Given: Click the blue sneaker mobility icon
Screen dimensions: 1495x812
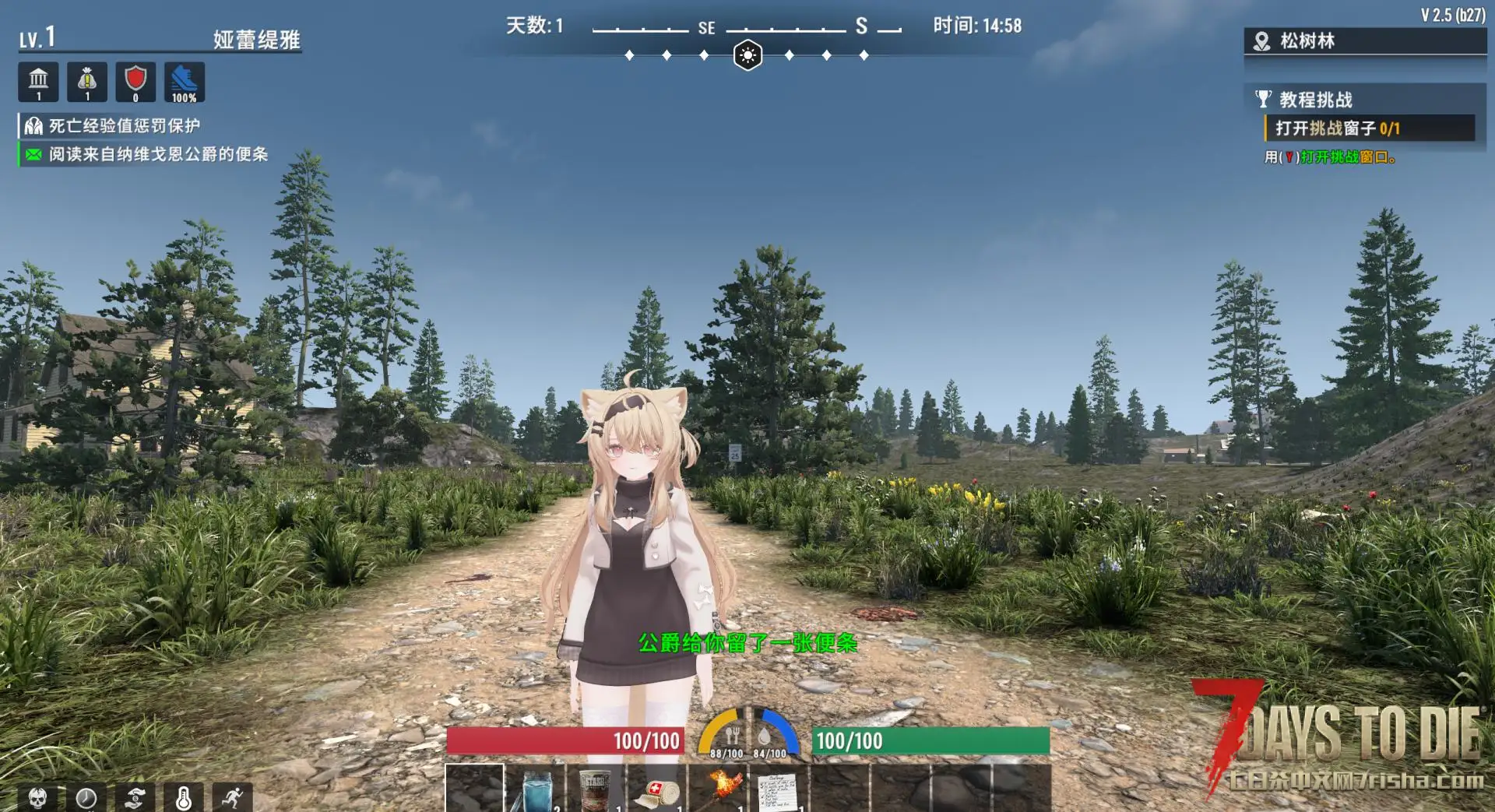Looking at the screenshot, I should click(185, 82).
